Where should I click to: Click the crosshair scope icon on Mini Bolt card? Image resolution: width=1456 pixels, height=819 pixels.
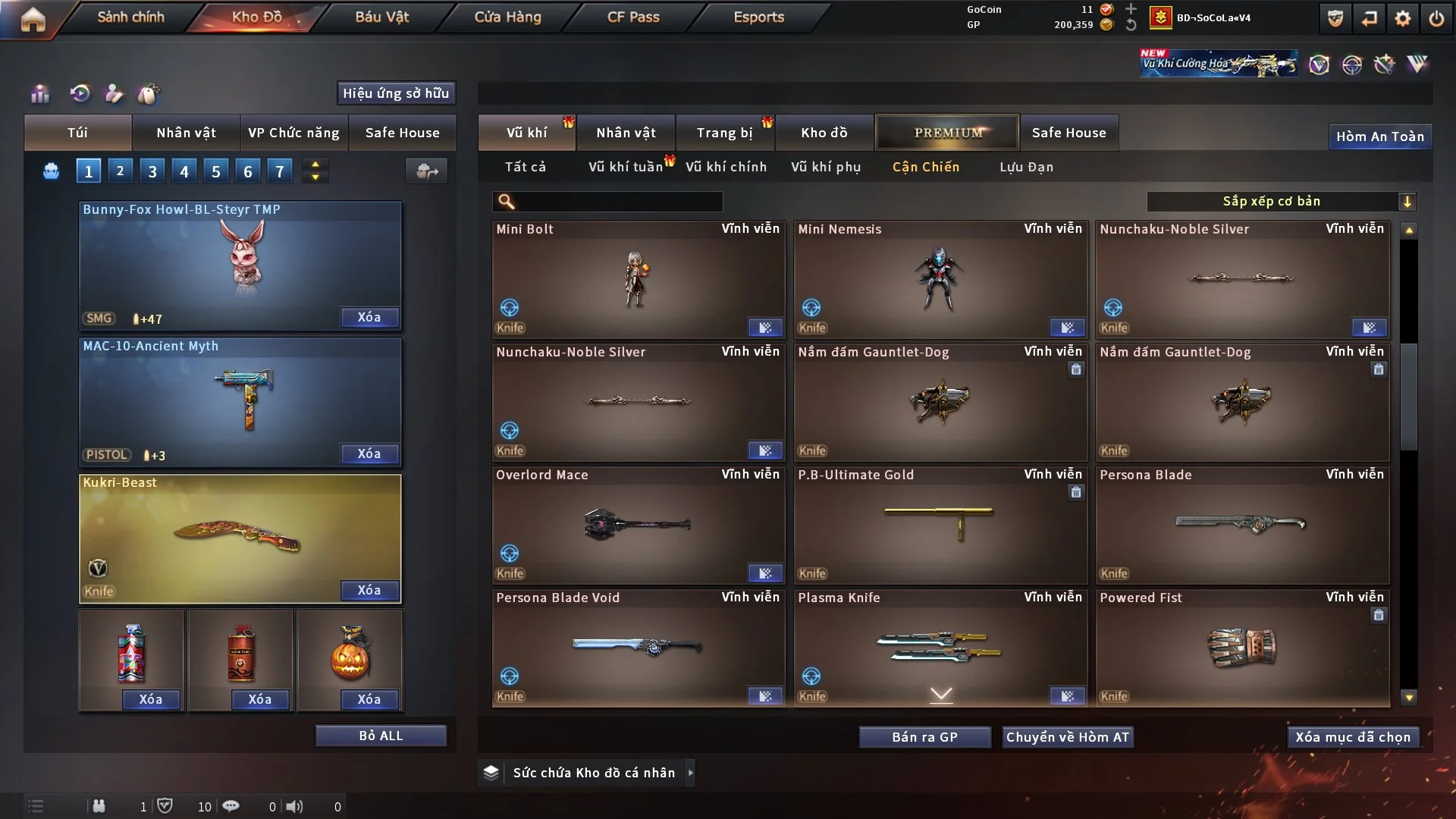tap(510, 307)
